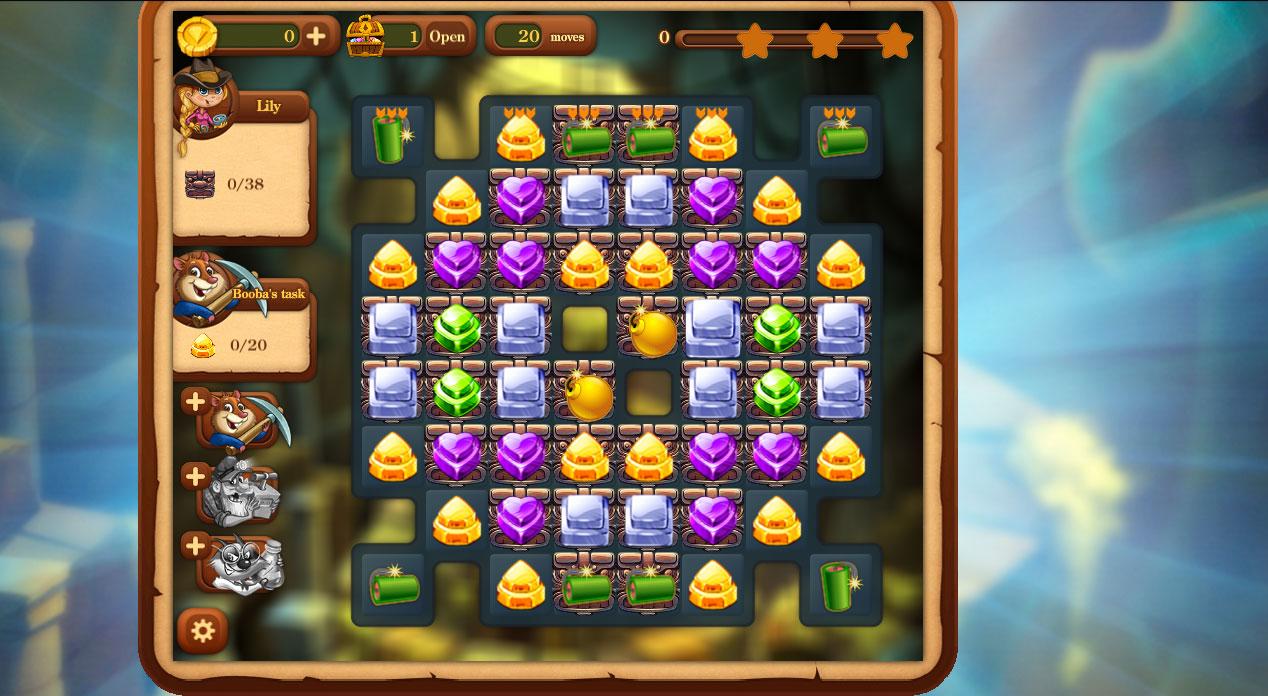Open the settings gear menu

[x=202, y=631]
